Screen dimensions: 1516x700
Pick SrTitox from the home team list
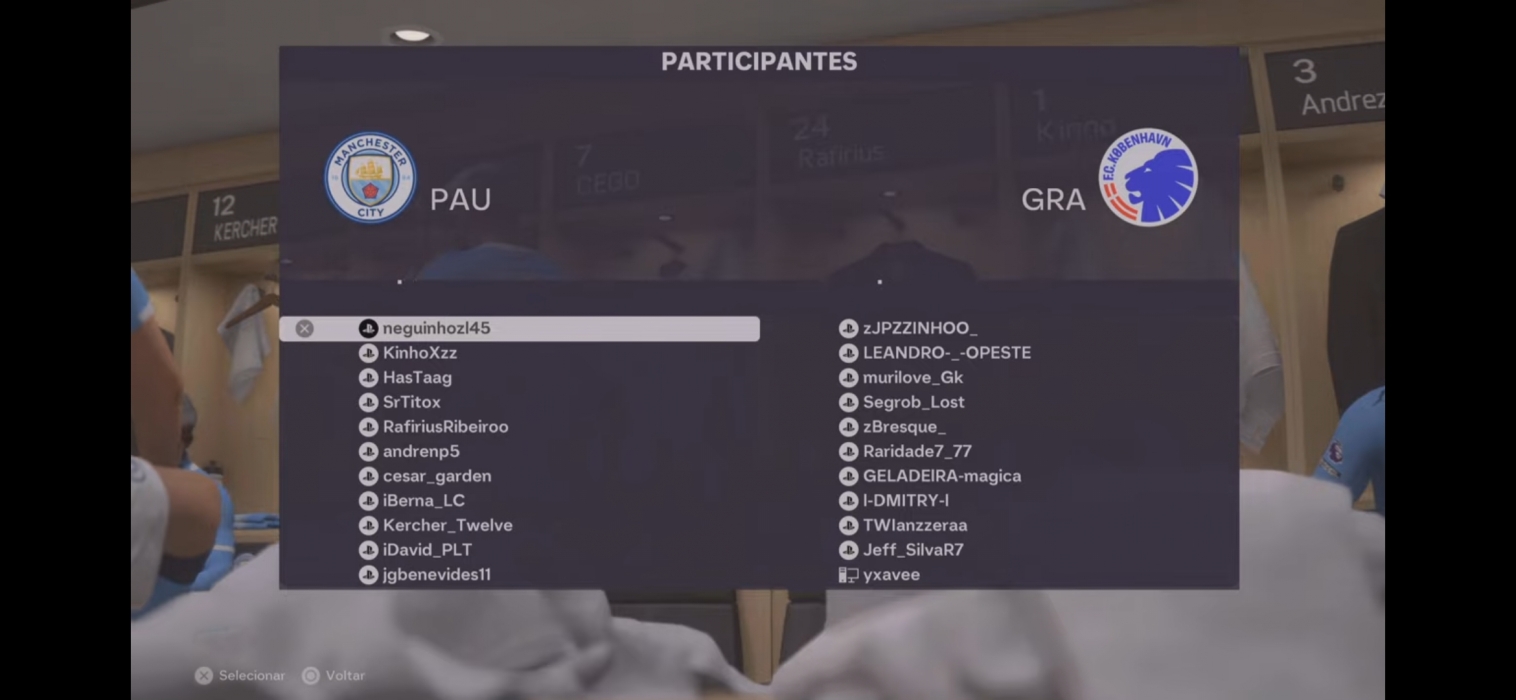pos(411,402)
